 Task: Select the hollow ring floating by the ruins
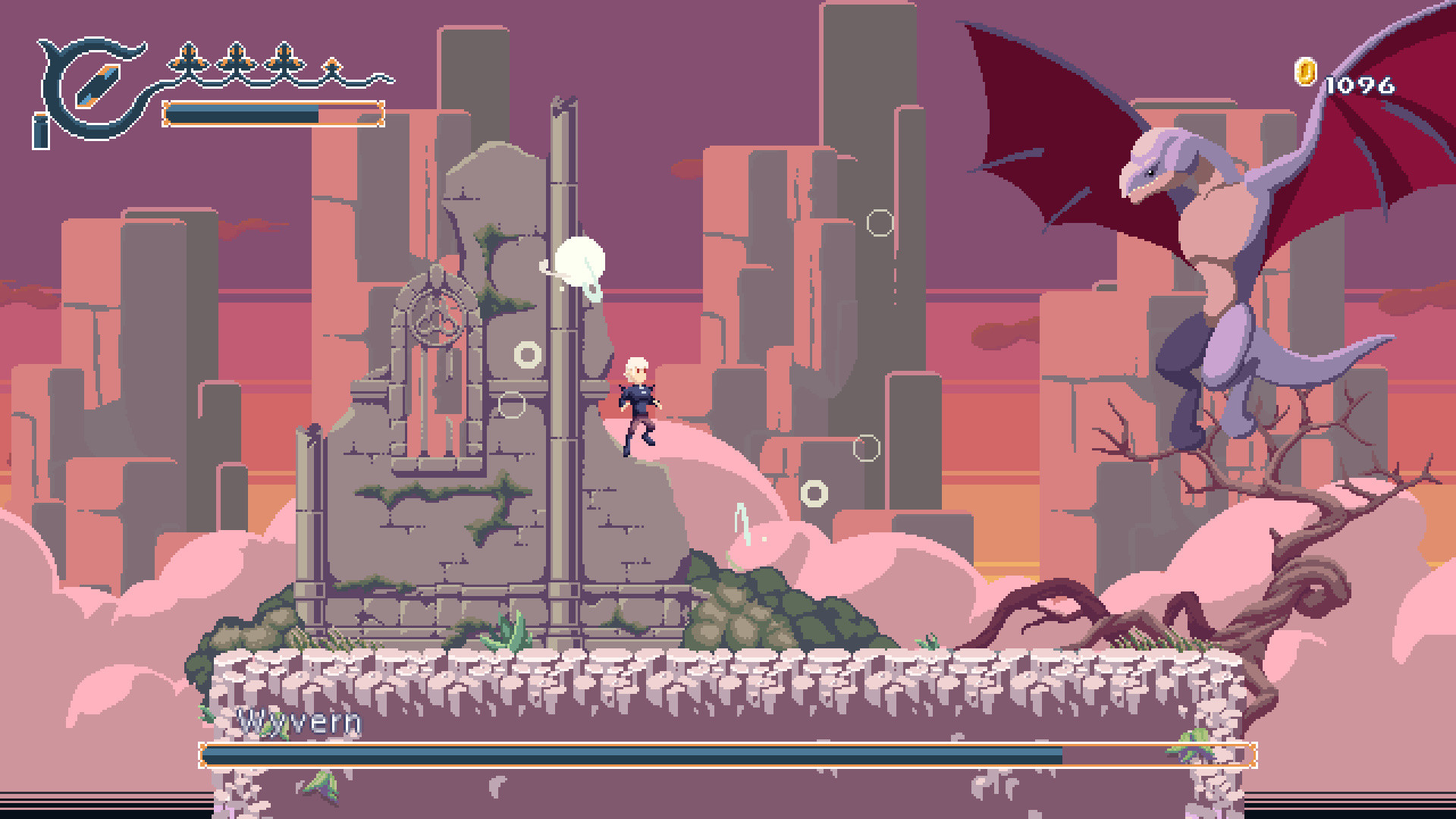(526, 353)
